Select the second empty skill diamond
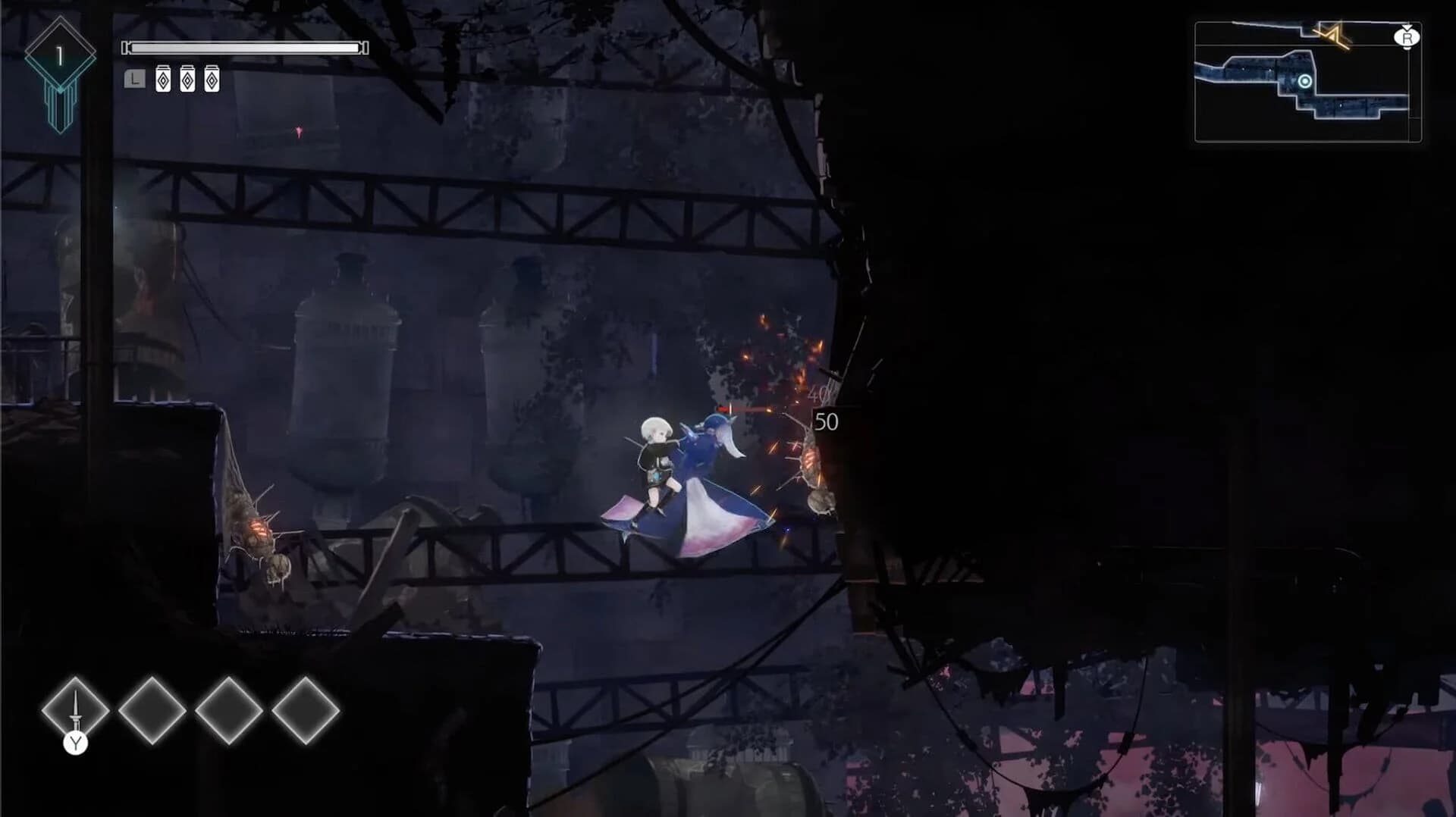 click(x=154, y=711)
